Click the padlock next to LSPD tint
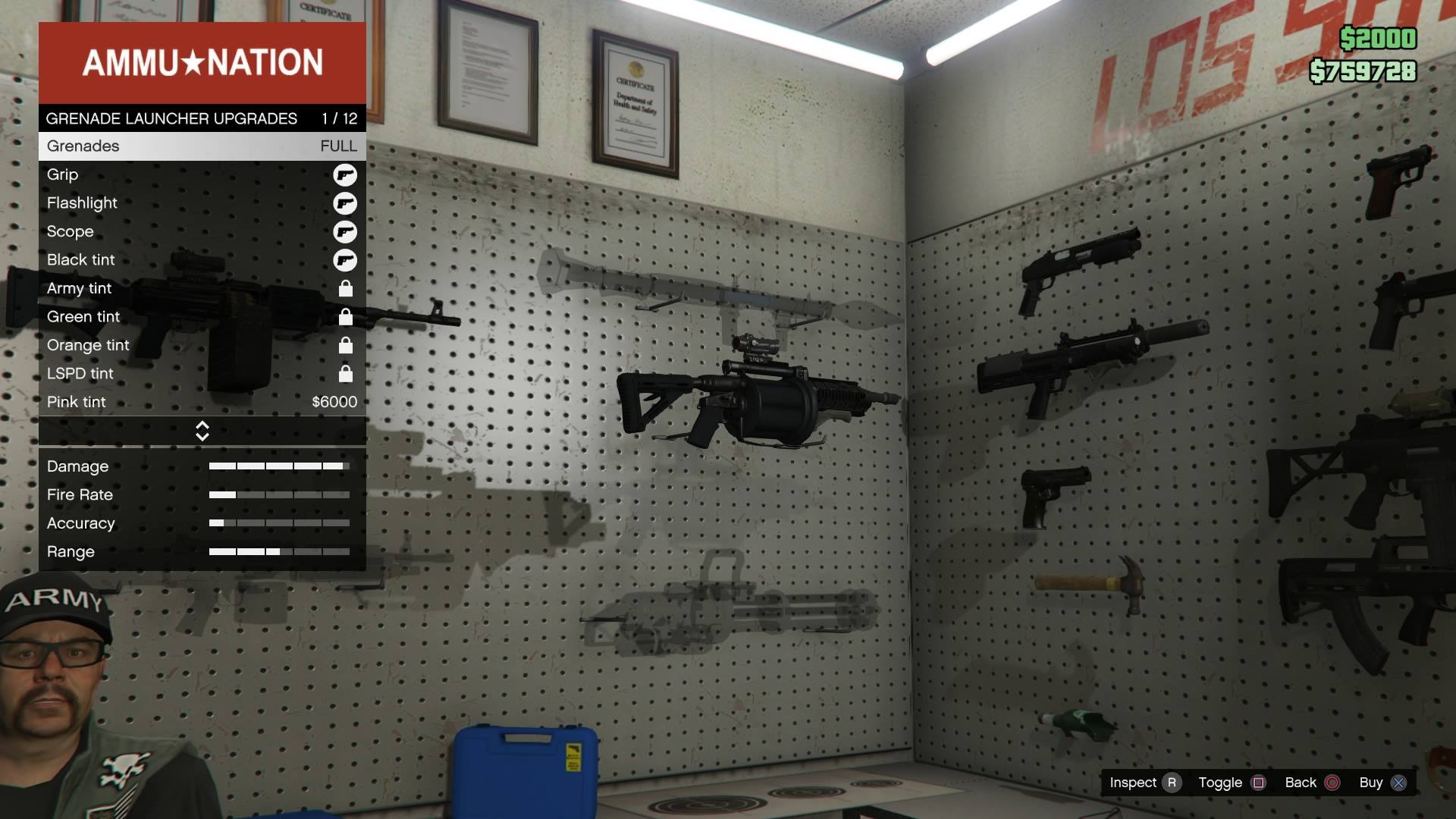The width and height of the screenshot is (1456, 819). pyautogui.click(x=346, y=374)
